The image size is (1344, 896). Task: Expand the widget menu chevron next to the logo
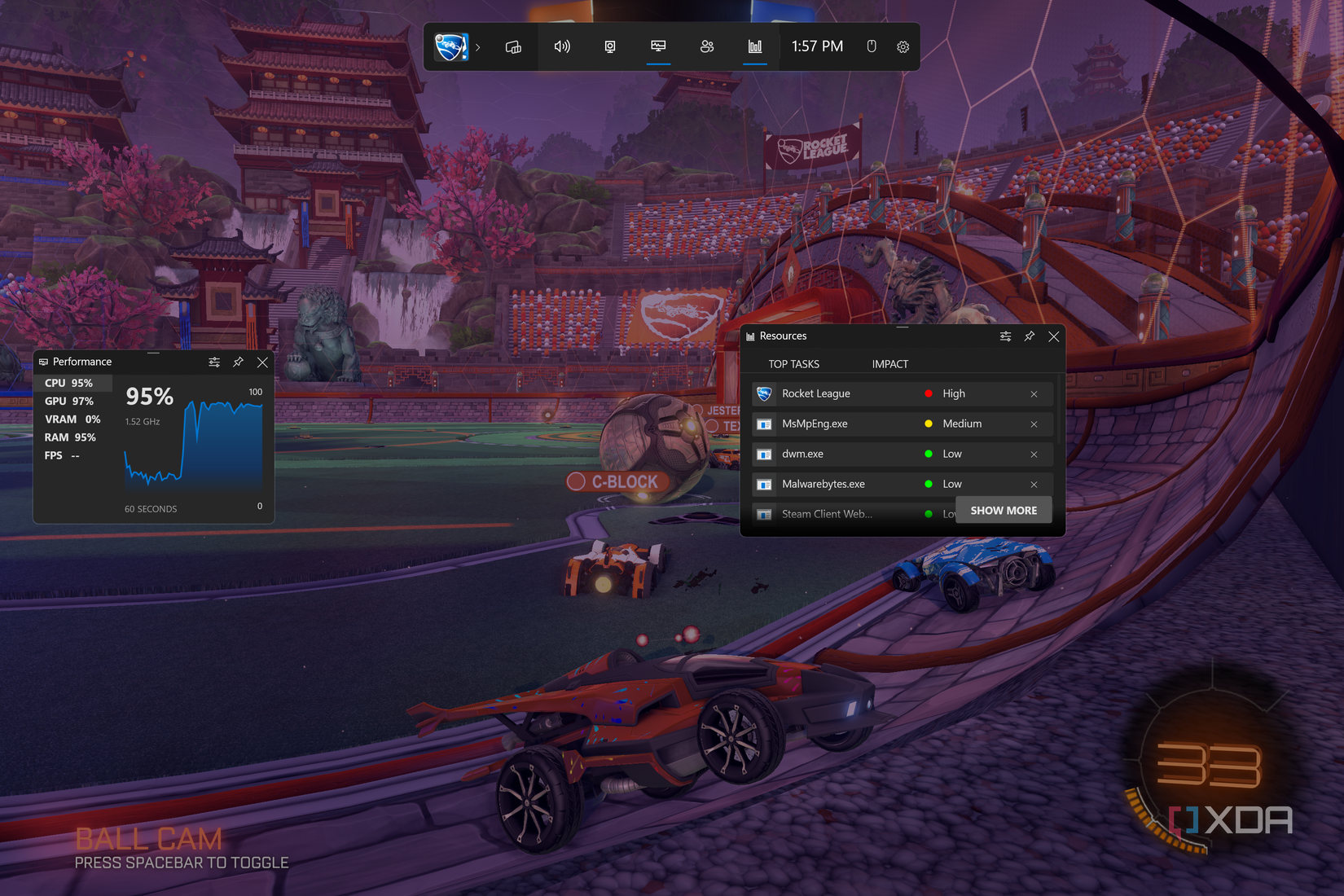tap(478, 47)
